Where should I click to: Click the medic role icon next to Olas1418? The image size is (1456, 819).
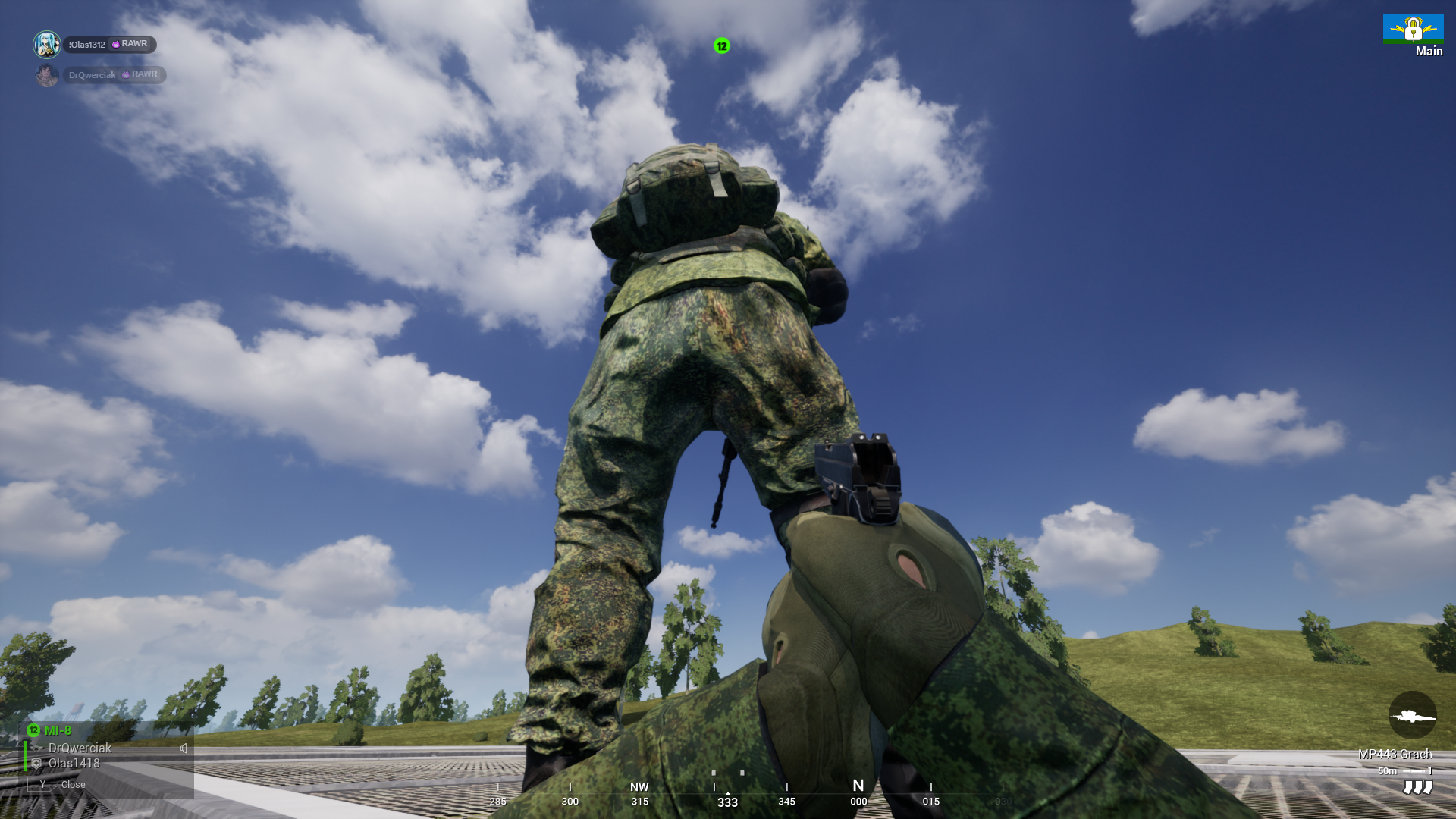[36, 764]
